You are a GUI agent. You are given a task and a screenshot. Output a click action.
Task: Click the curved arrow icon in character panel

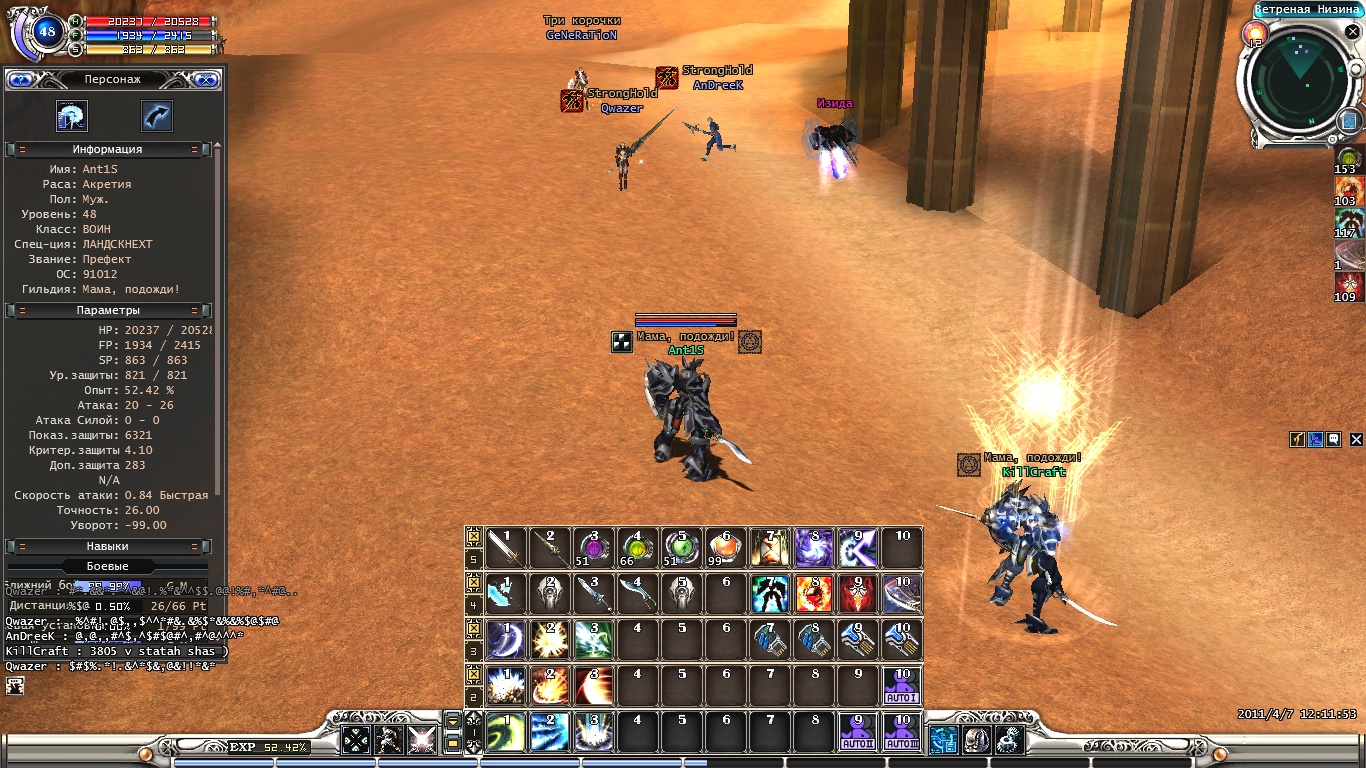(x=157, y=116)
